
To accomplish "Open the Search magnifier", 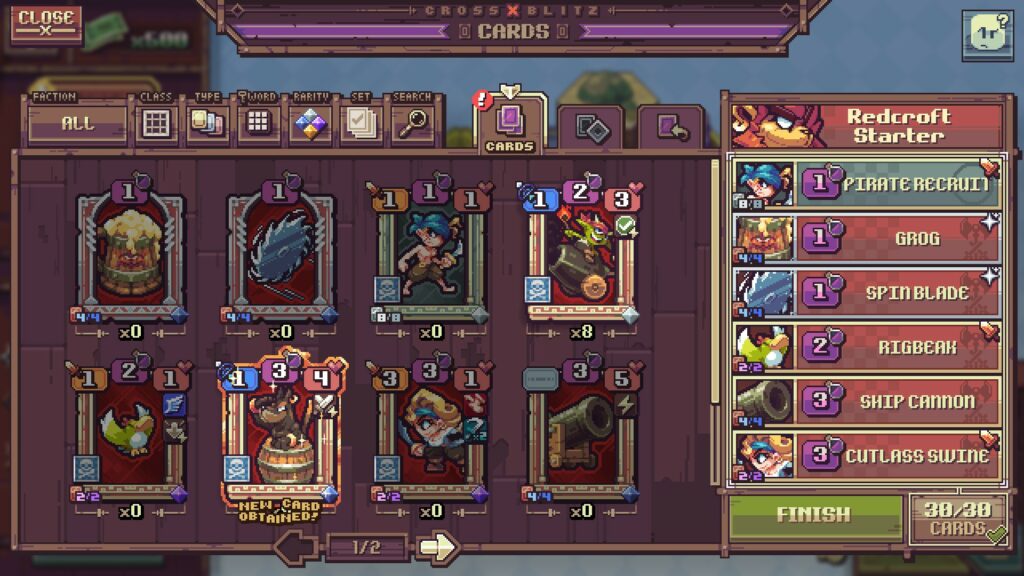I will point(411,124).
